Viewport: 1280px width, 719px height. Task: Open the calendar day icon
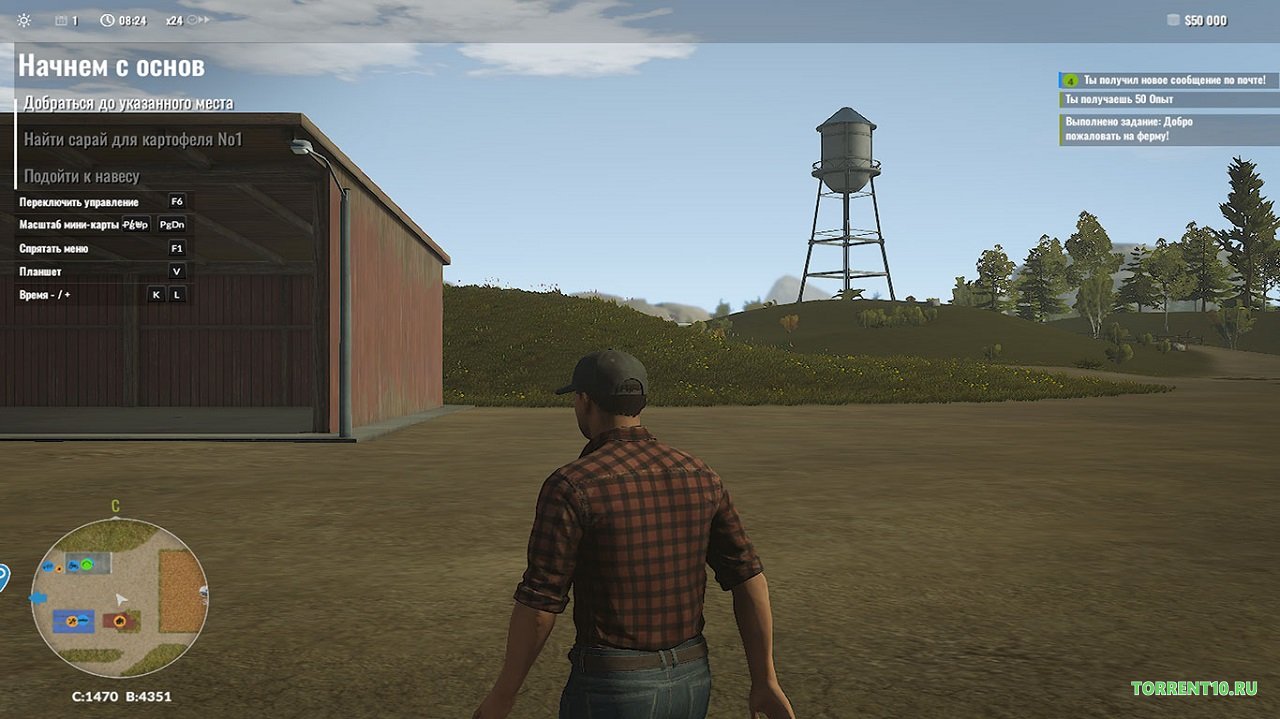coord(61,21)
